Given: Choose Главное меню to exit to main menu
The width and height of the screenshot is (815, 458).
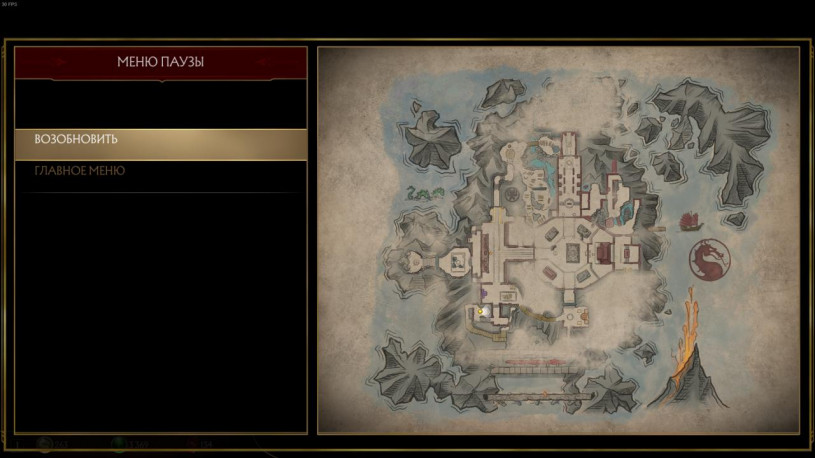Looking at the screenshot, I should (x=160, y=172).
